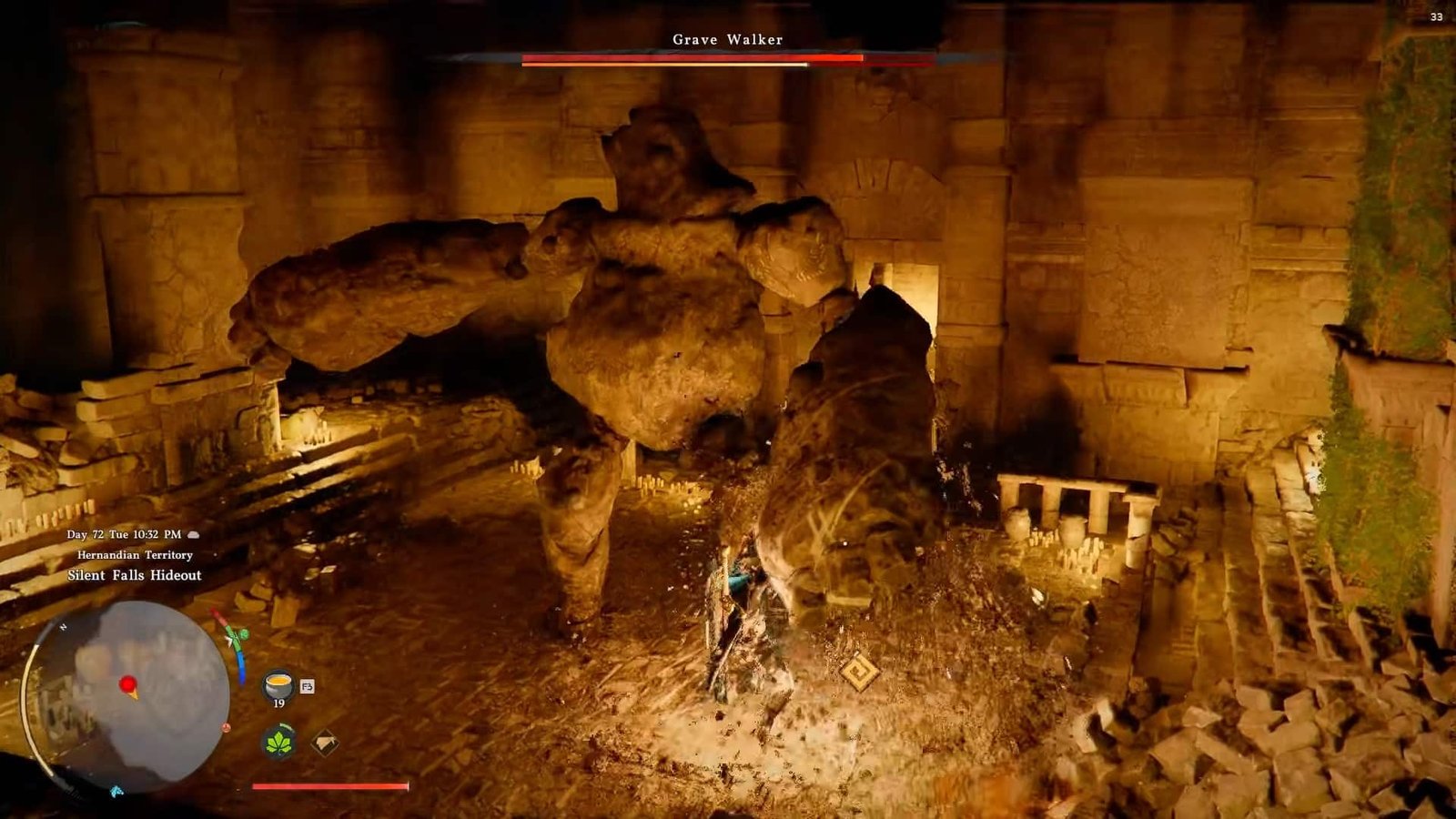Click the small red marker on minimap rim
Image resolution: width=1456 pixels, height=819 pixels.
[x=226, y=728]
